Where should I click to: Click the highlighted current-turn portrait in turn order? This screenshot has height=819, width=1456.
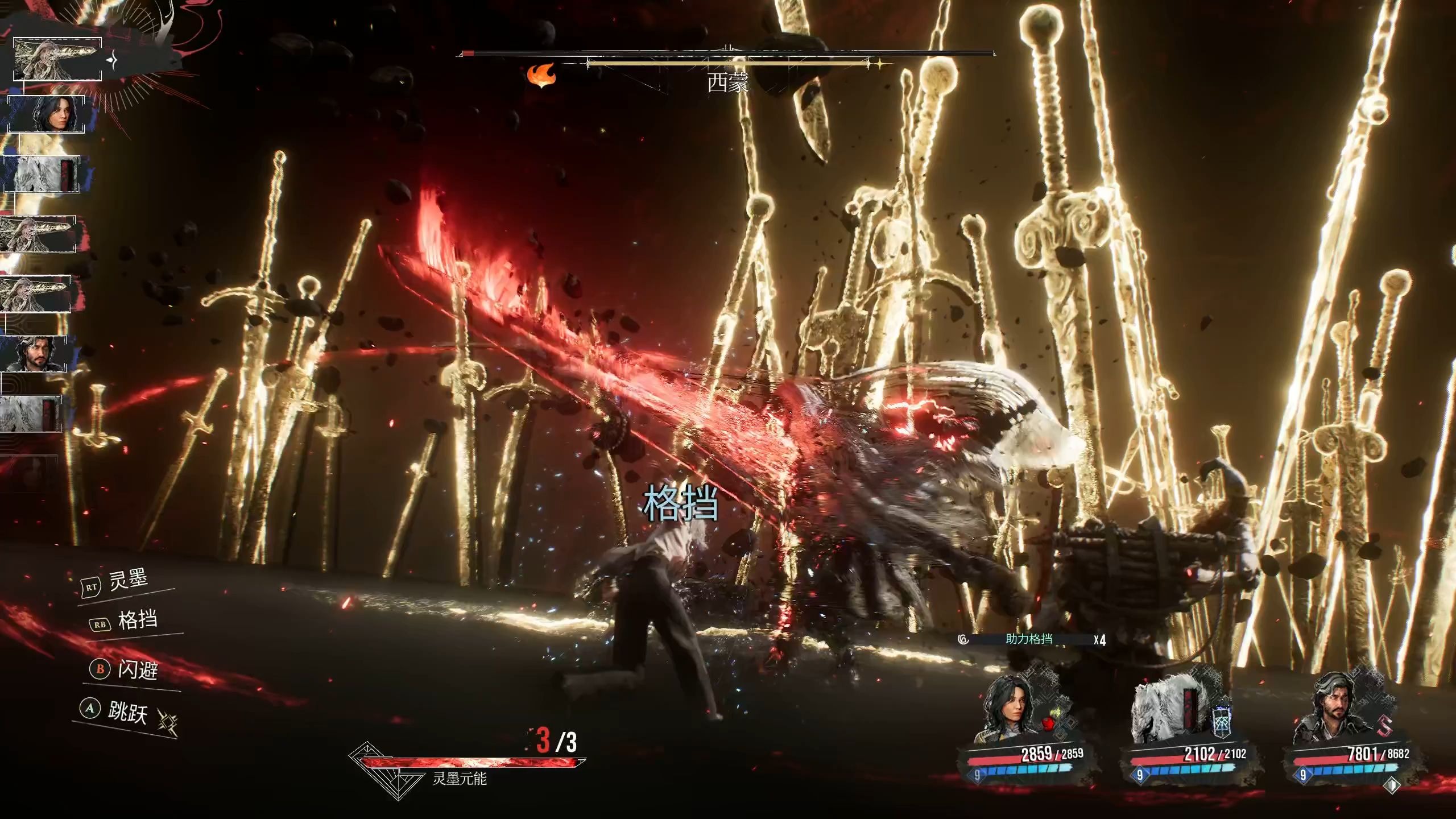[57, 59]
